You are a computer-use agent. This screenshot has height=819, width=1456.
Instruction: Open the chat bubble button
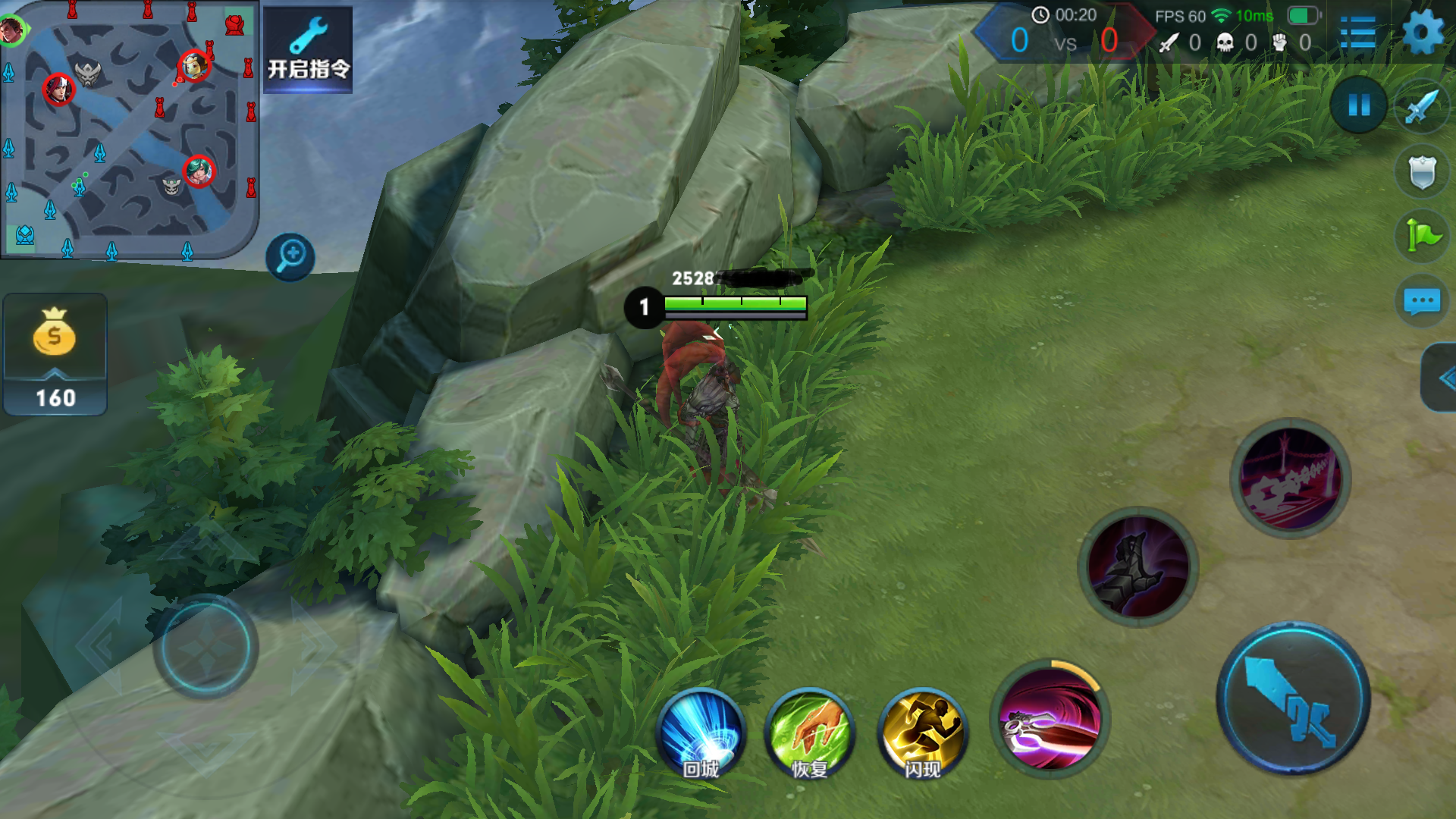[1422, 301]
